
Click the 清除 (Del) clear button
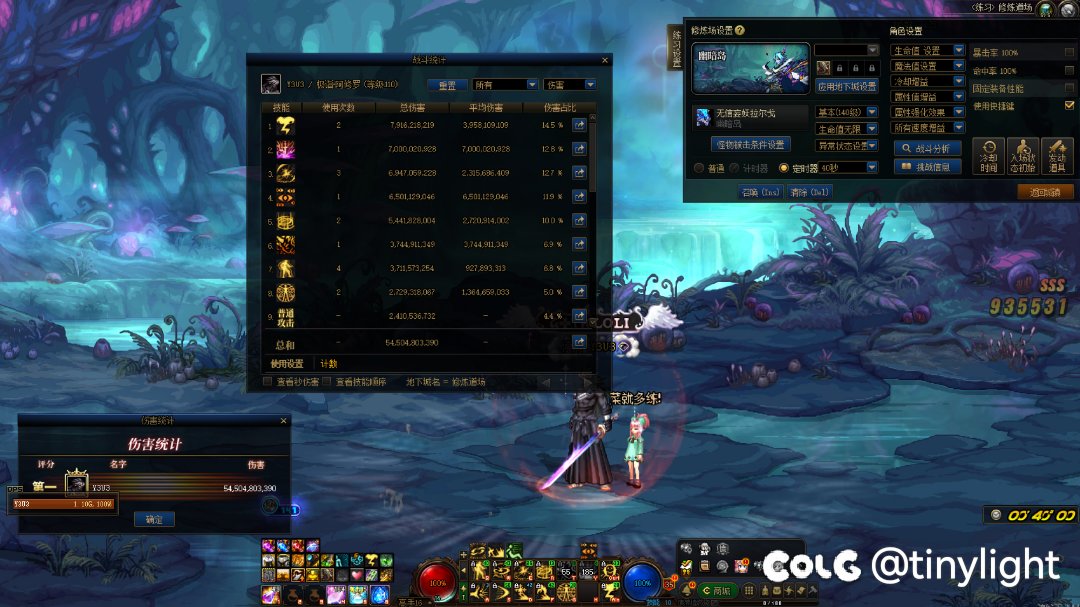pos(810,191)
